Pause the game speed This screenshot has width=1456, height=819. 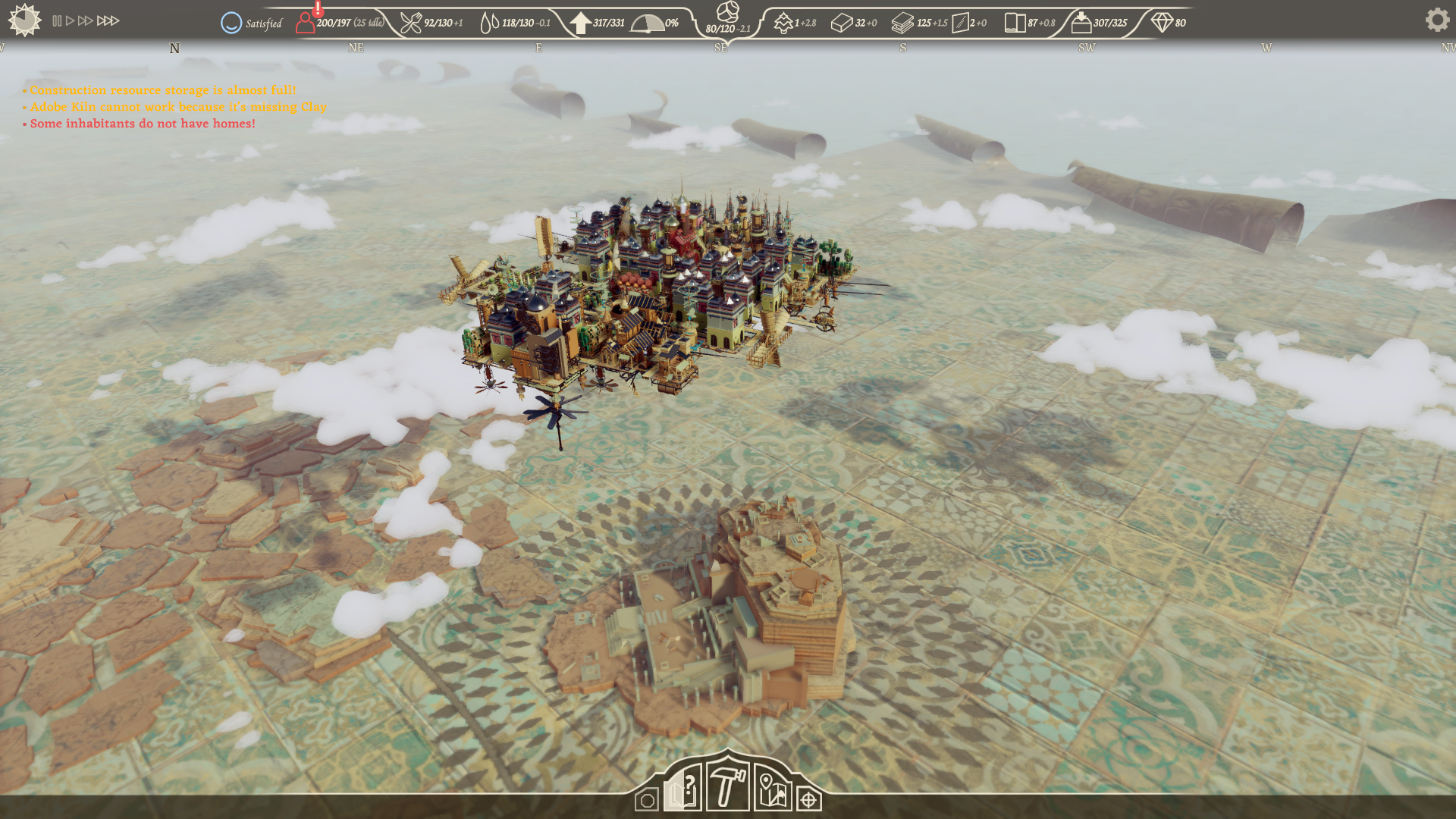[57, 21]
